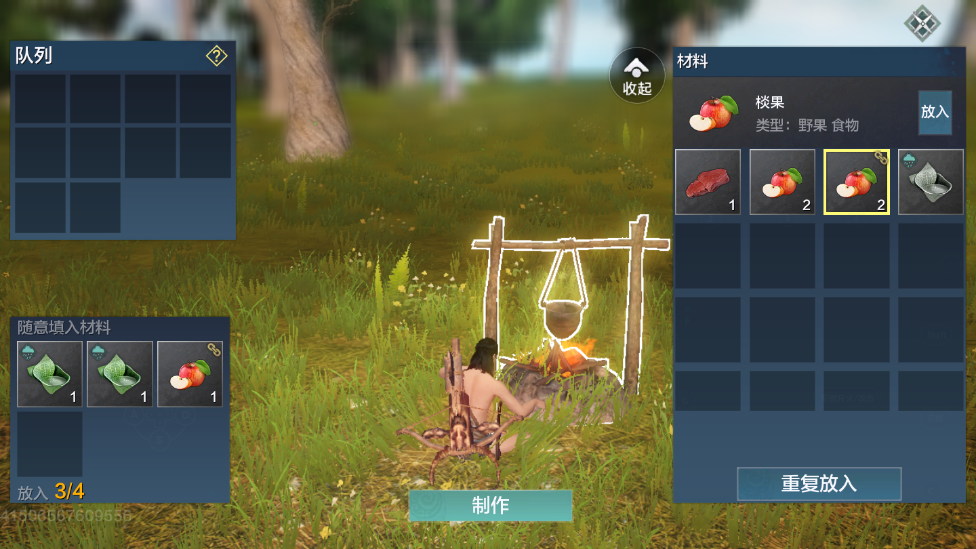
Task: Select the green leaf item in 材料 panel
Action: point(930,182)
